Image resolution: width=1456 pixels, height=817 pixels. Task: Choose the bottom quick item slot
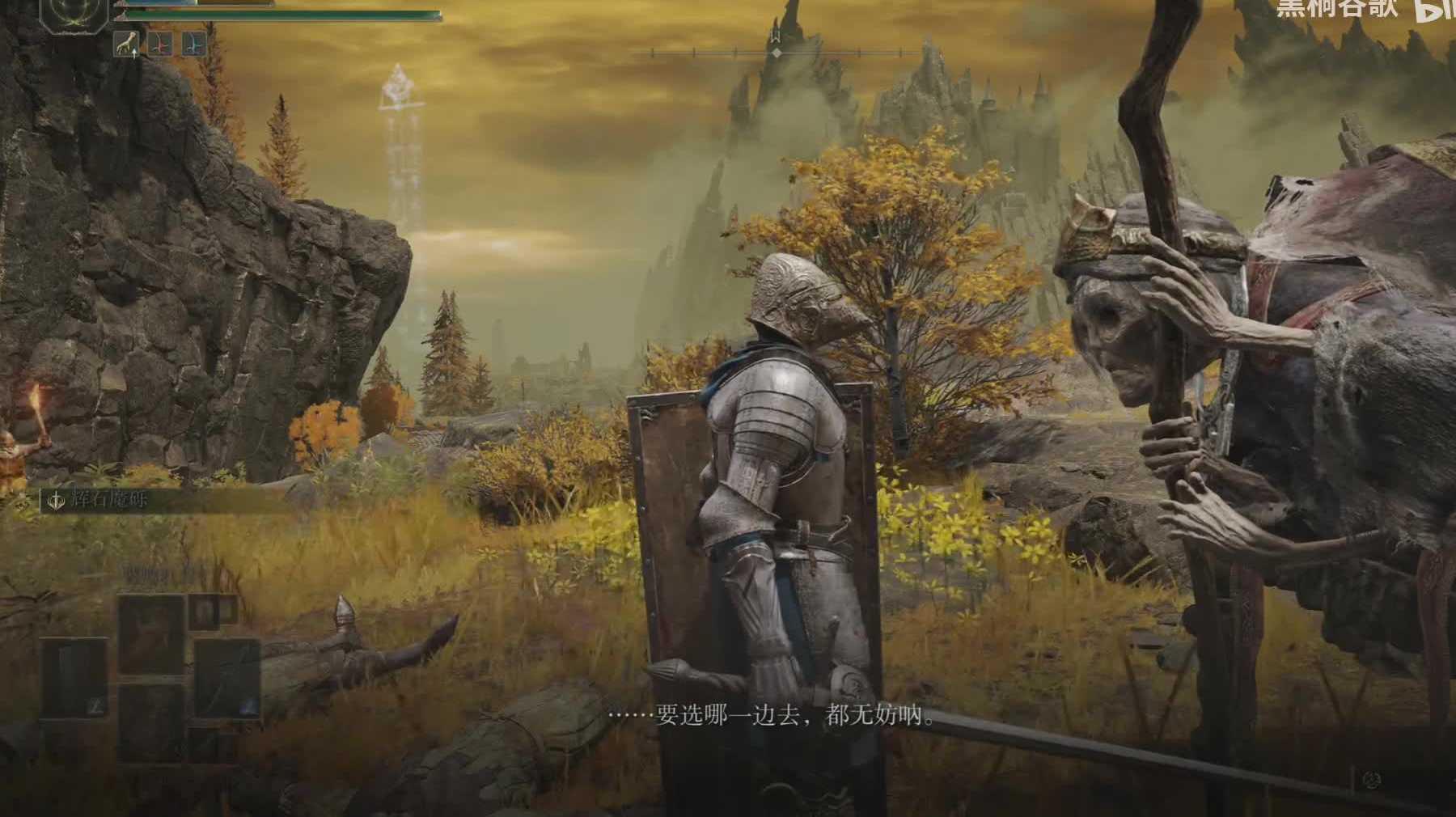(x=151, y=721)
